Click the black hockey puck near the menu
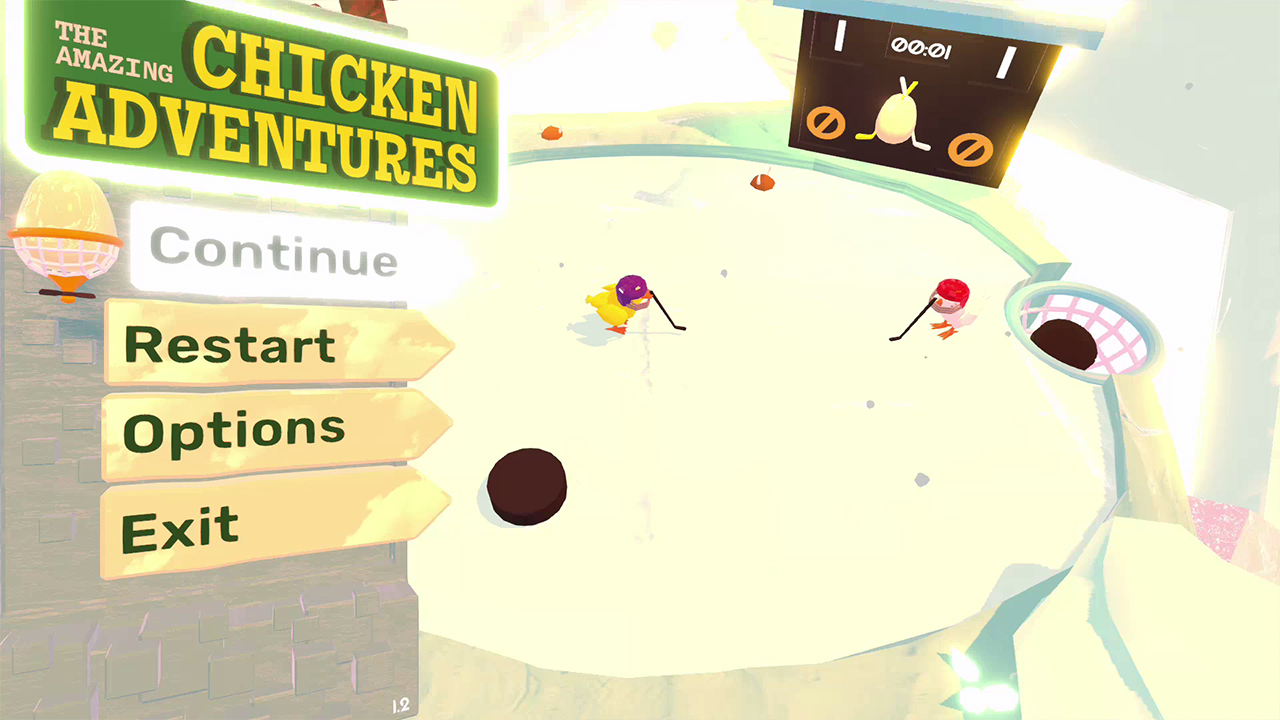The height and width of the screenshot is (720, 1280). coord(527,484)
